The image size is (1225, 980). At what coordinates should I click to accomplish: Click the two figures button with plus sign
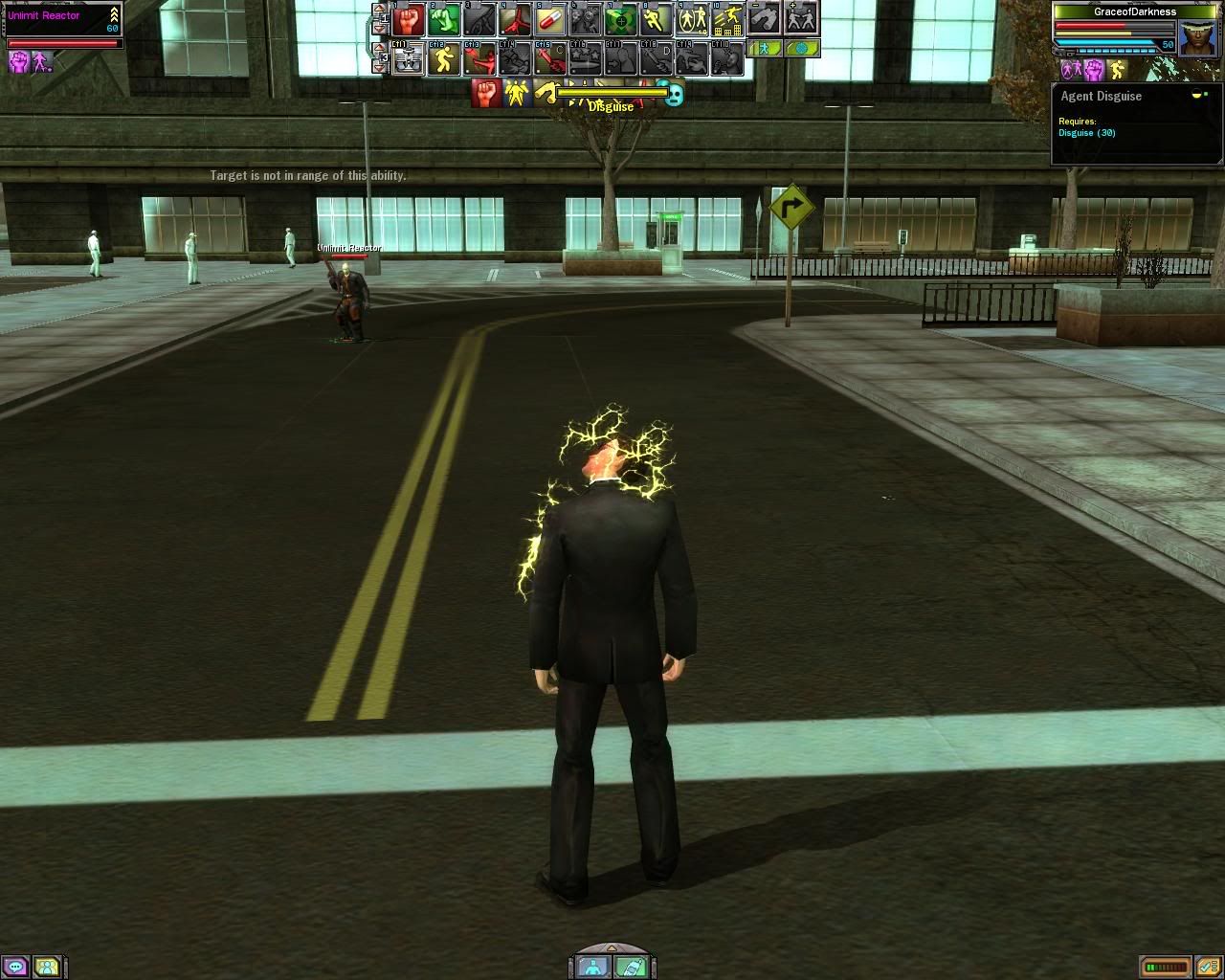801,18
